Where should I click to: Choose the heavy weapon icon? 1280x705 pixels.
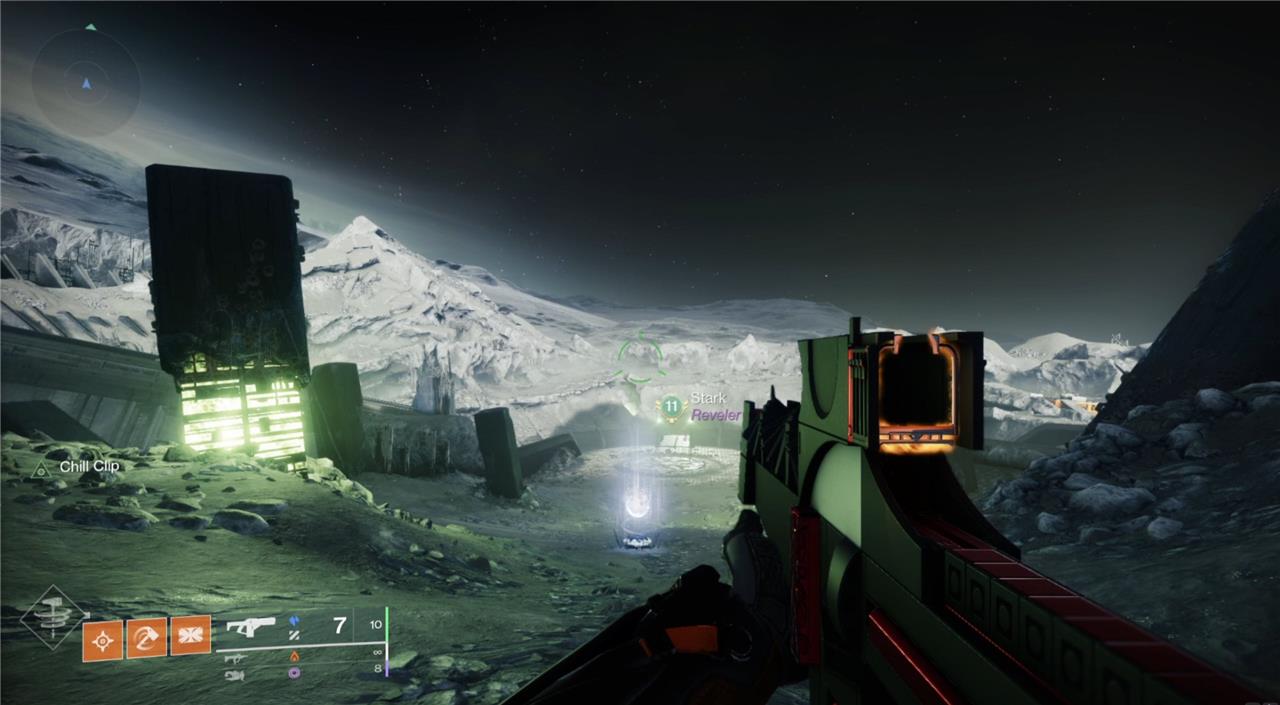click(235, 675)
